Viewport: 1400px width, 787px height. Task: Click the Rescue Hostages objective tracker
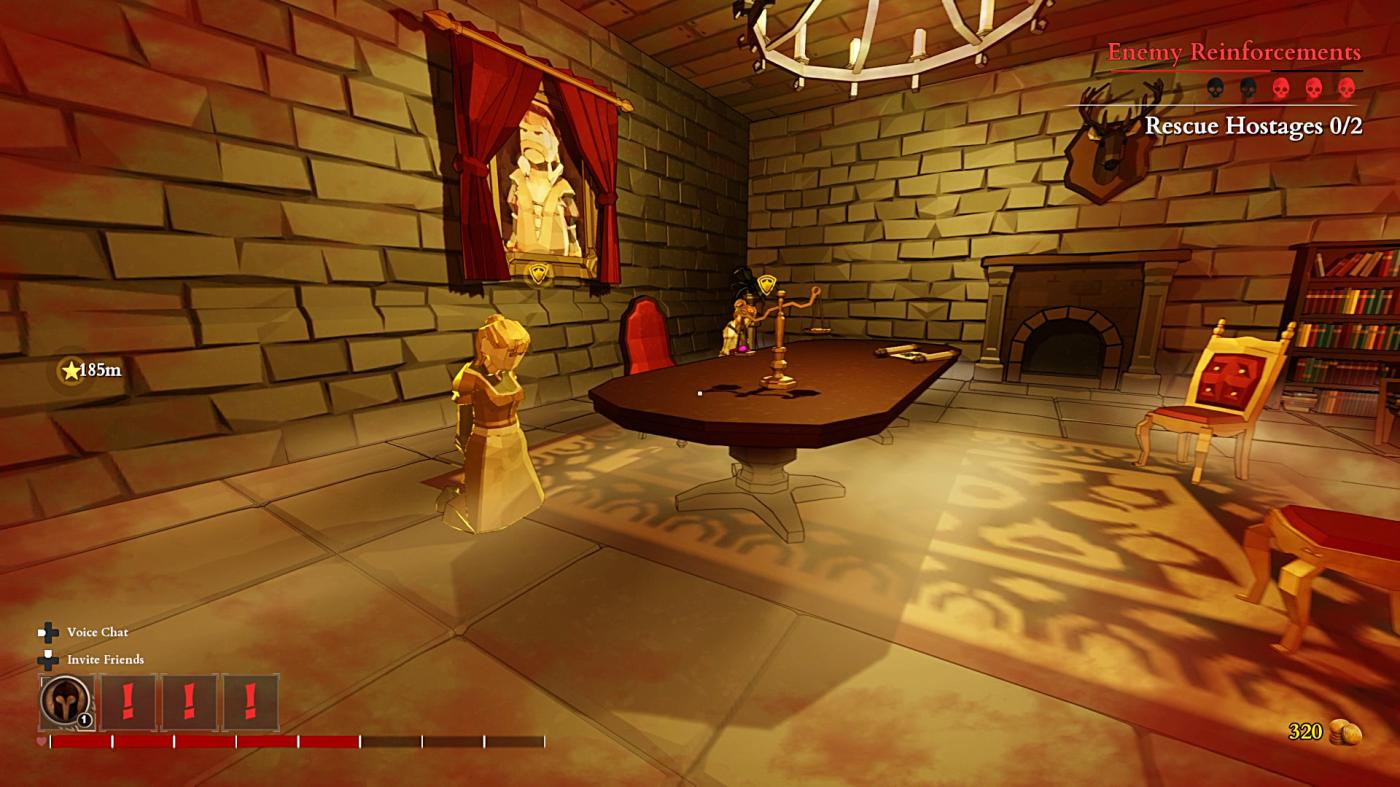[1252, 126]
